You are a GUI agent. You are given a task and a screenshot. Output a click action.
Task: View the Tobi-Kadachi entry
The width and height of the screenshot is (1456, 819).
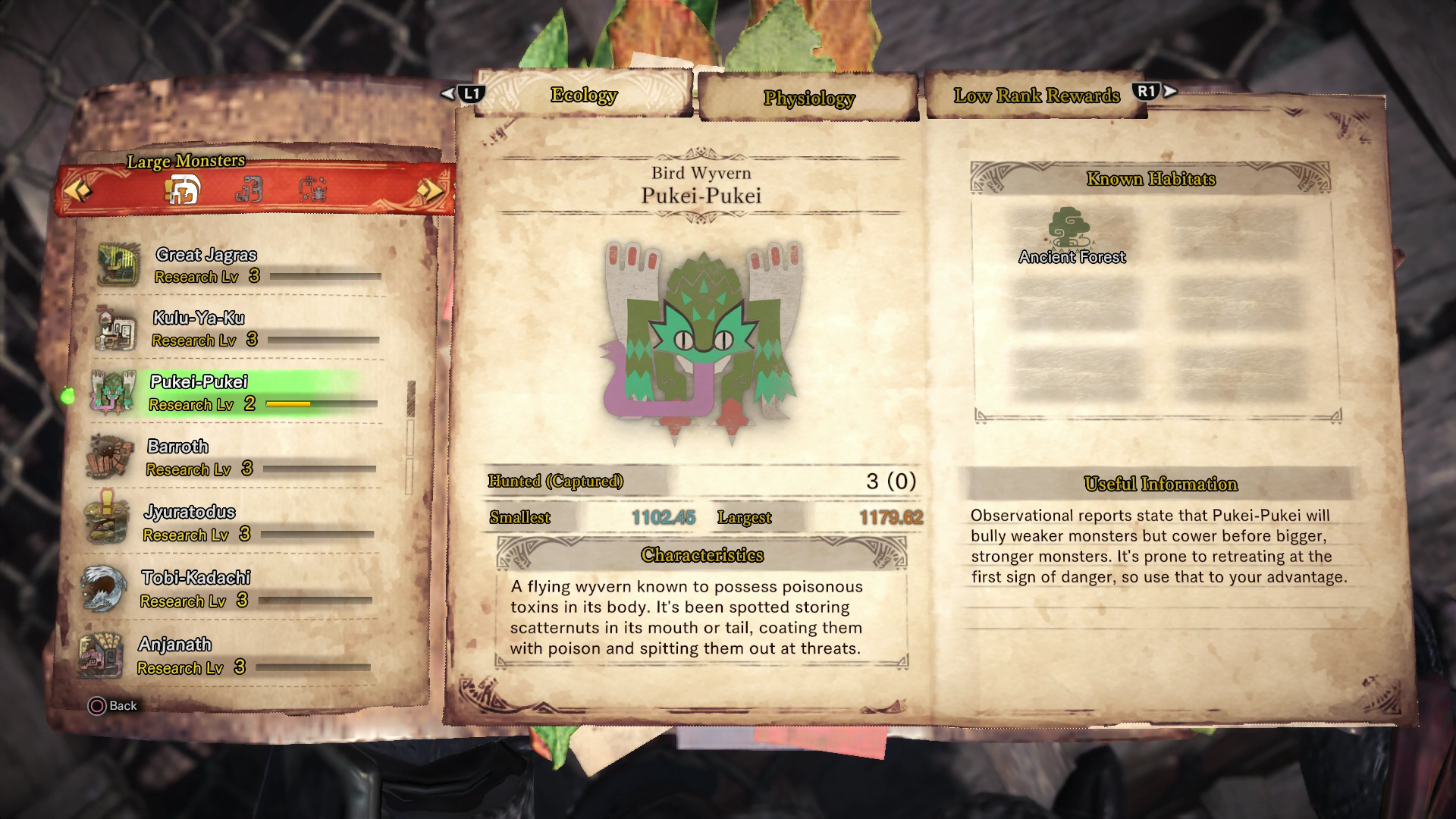click(229, 588)
